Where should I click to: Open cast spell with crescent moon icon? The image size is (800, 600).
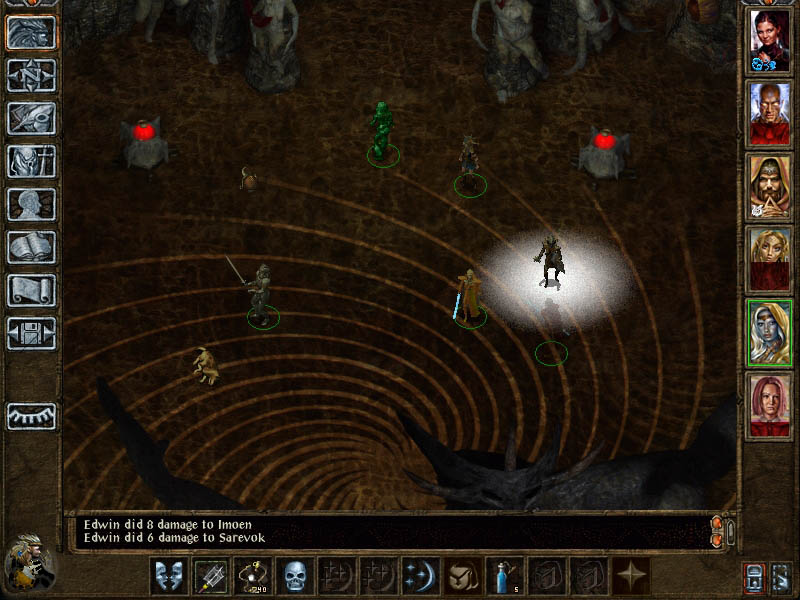pyautogui.click(x=421, y=575)
